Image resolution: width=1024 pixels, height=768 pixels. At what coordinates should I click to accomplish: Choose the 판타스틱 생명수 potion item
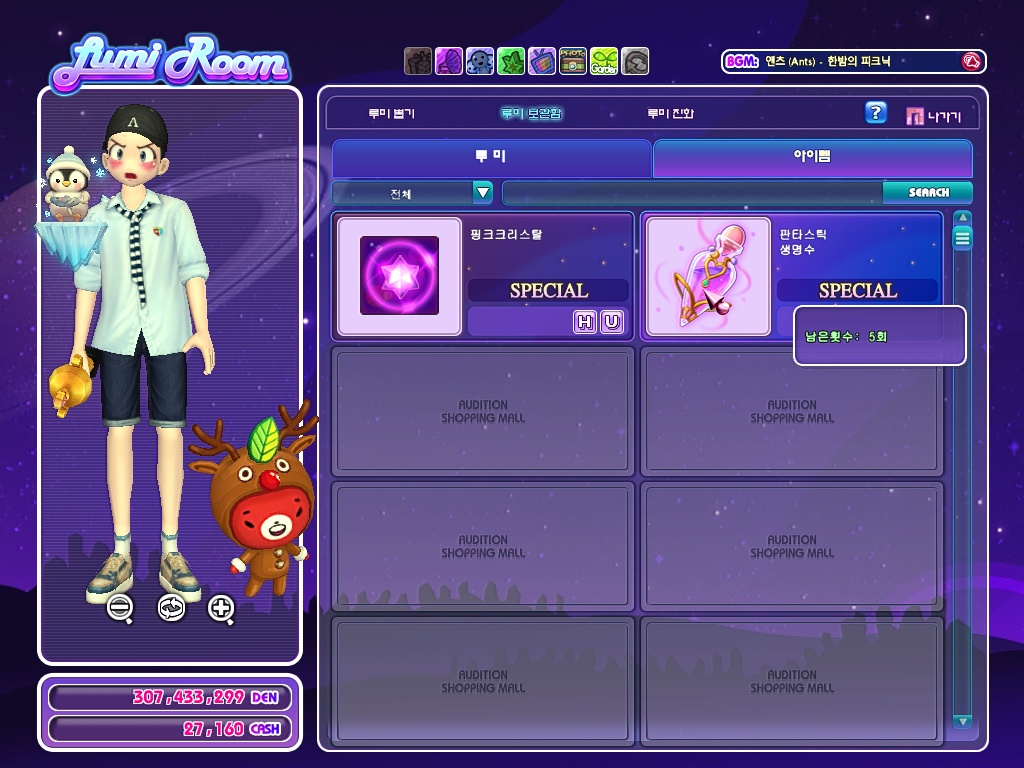click(x=709, y=275)
